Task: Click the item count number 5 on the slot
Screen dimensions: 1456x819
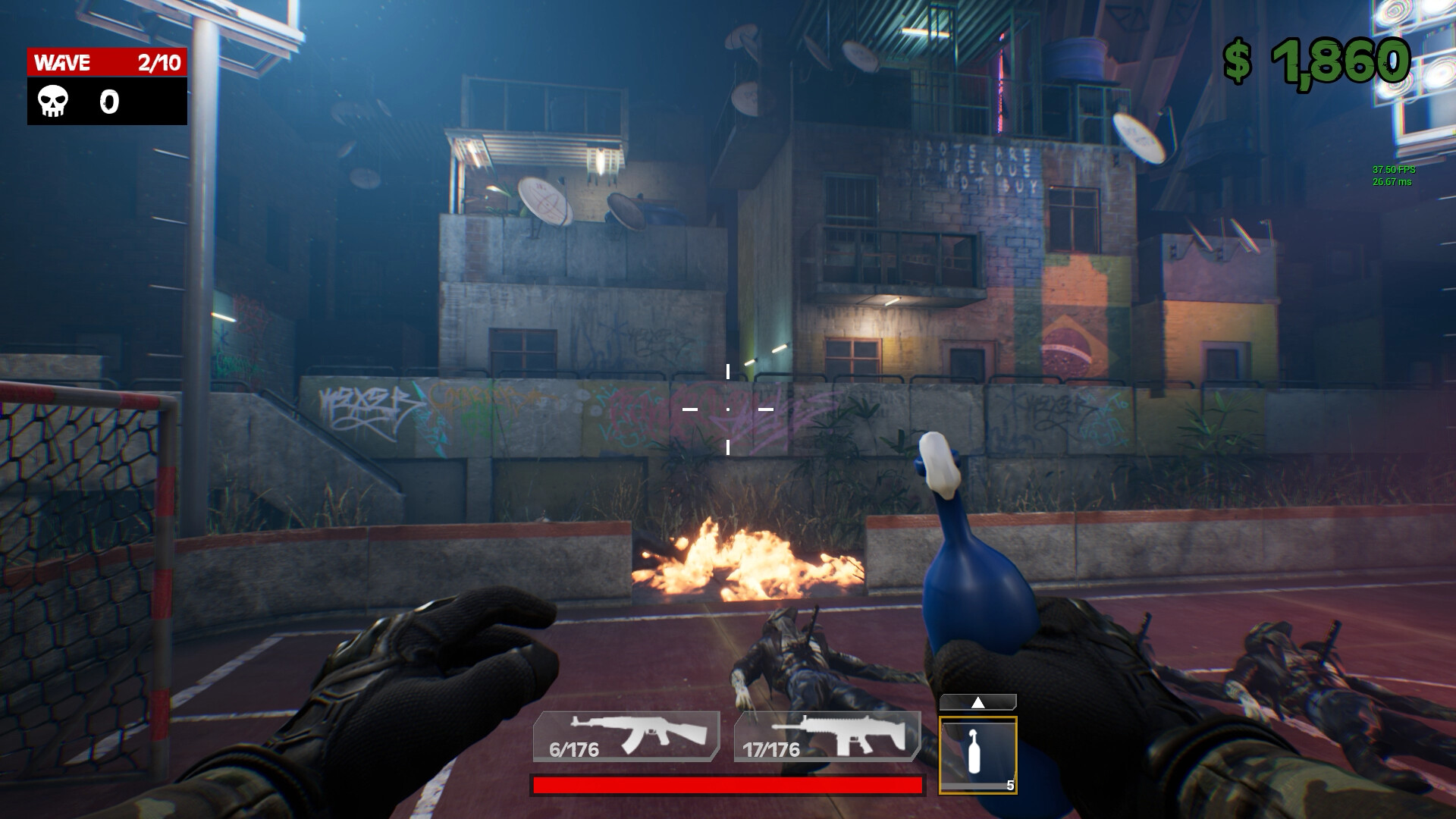Action: coord(1011,786)
